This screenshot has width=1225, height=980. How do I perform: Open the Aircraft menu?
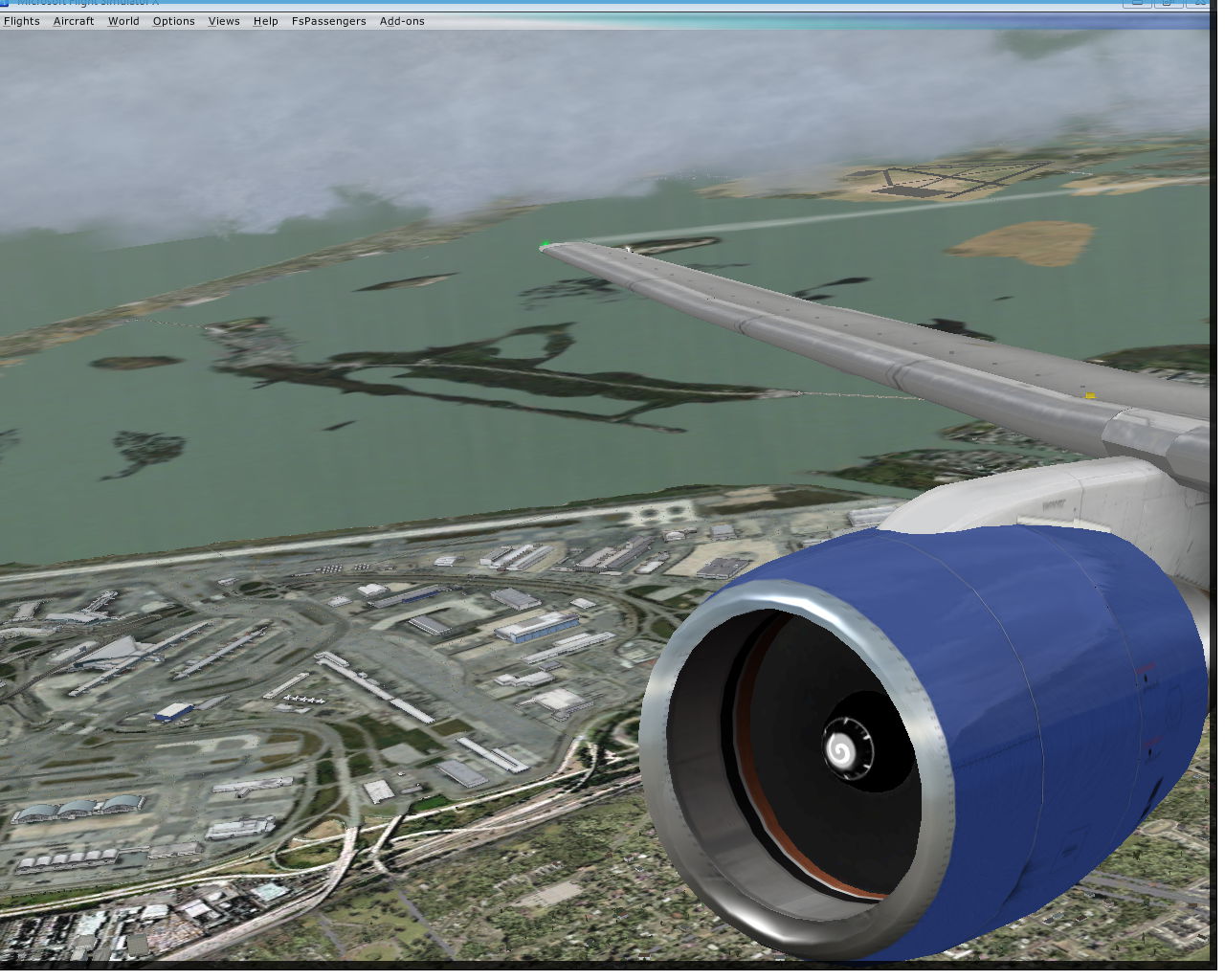(x=74, y=21)
